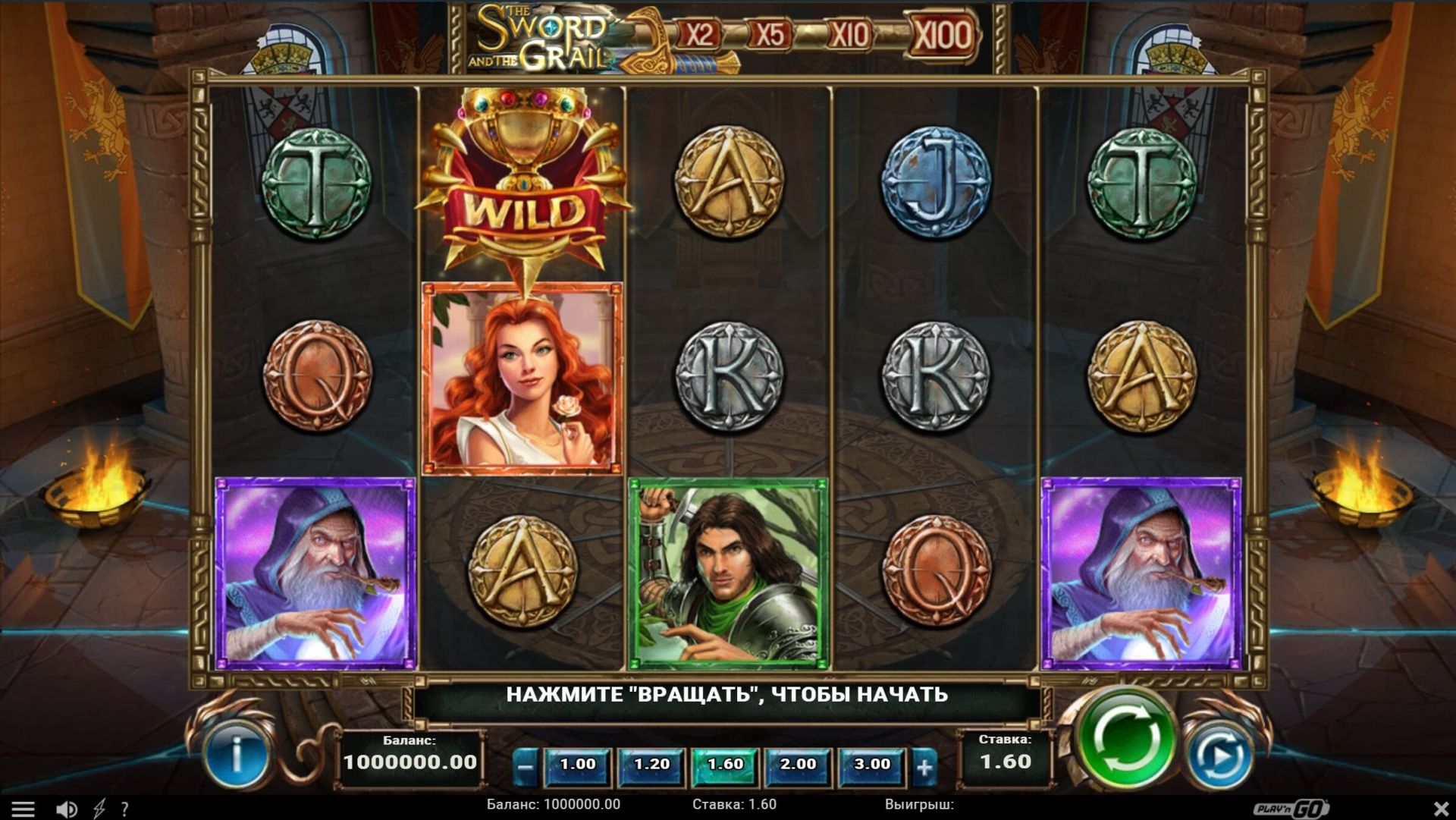
Task: Decrease bet with the minus button
Action: click(x=525, y=766)
